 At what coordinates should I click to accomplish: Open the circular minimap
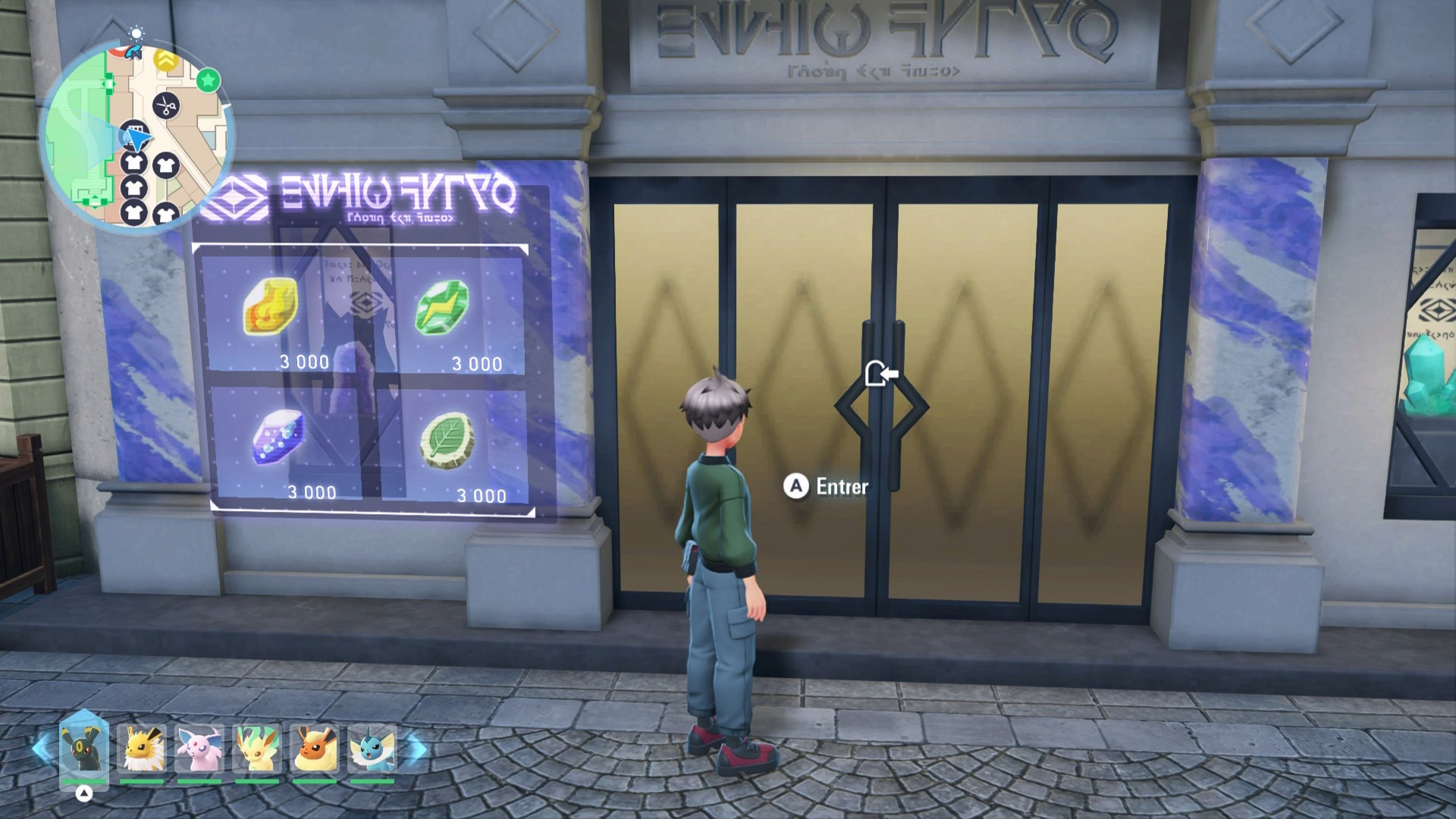click(135, 136)
